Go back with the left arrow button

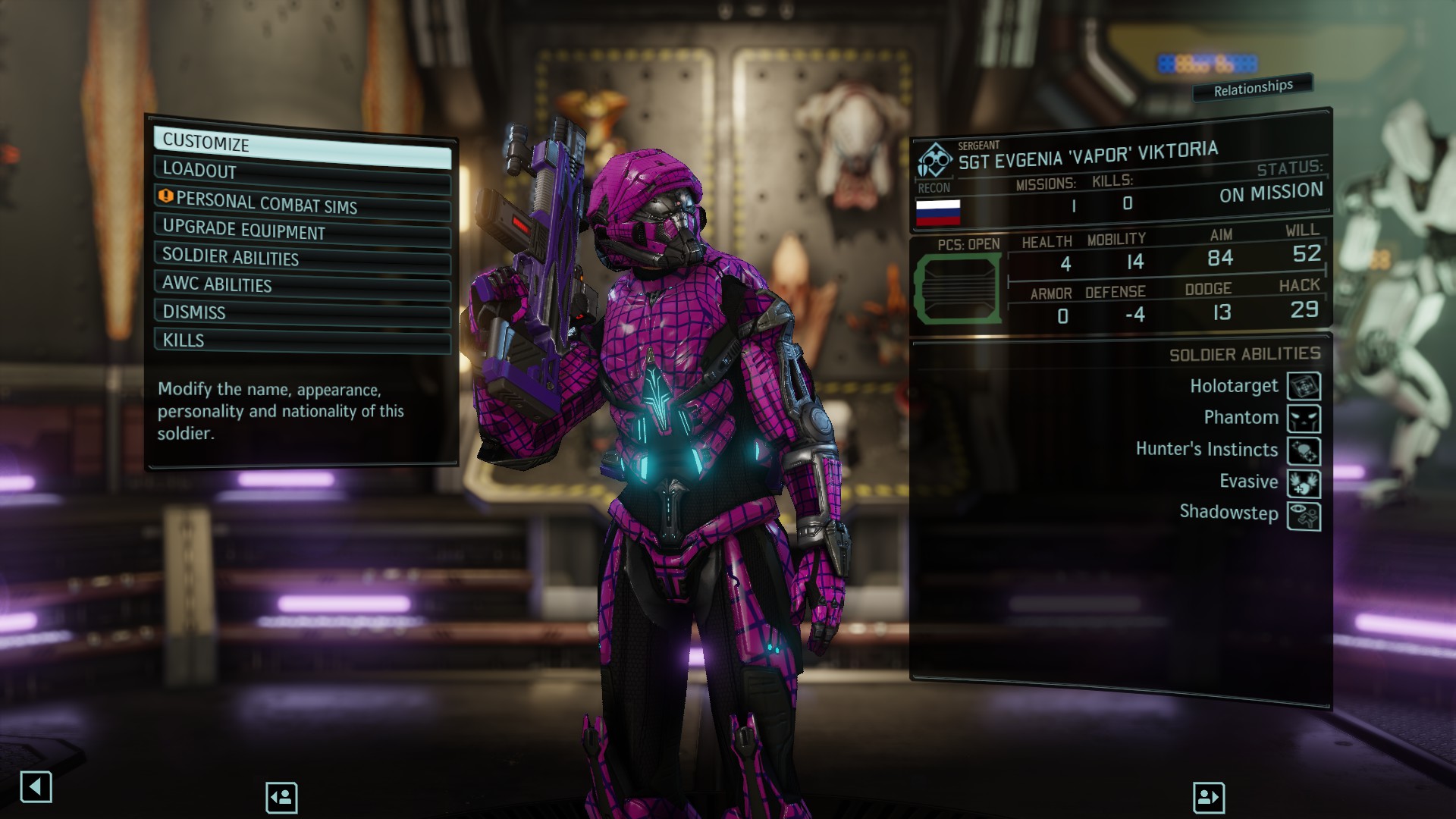36,787
